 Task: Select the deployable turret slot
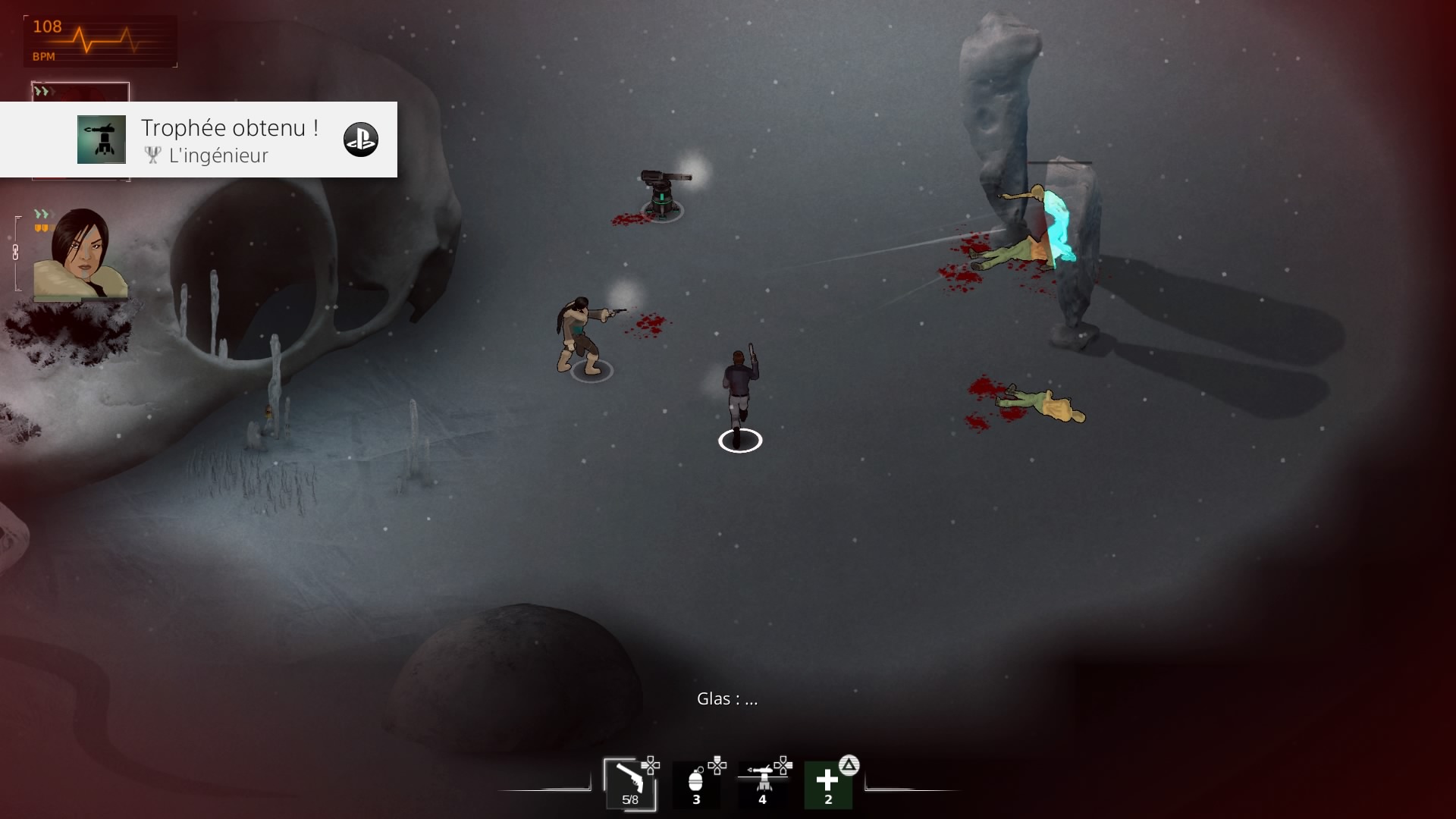point(762,785)
